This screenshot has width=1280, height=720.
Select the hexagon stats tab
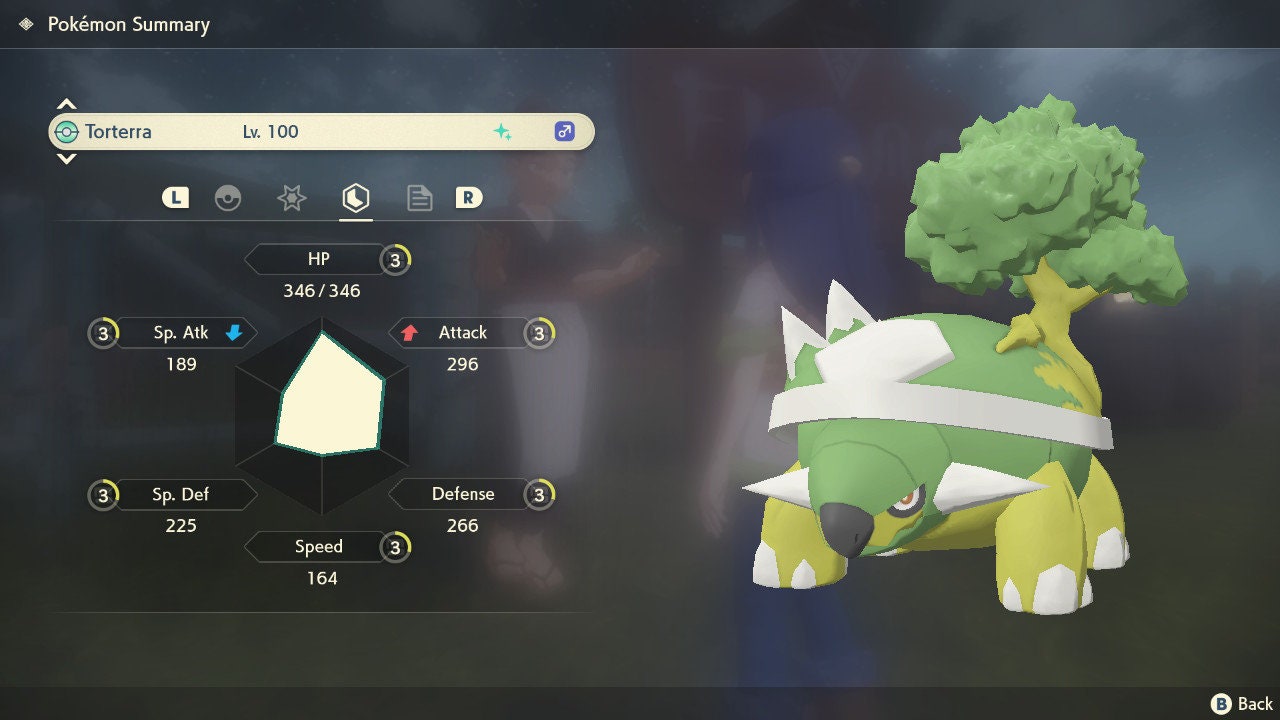[x=355, y=198]
